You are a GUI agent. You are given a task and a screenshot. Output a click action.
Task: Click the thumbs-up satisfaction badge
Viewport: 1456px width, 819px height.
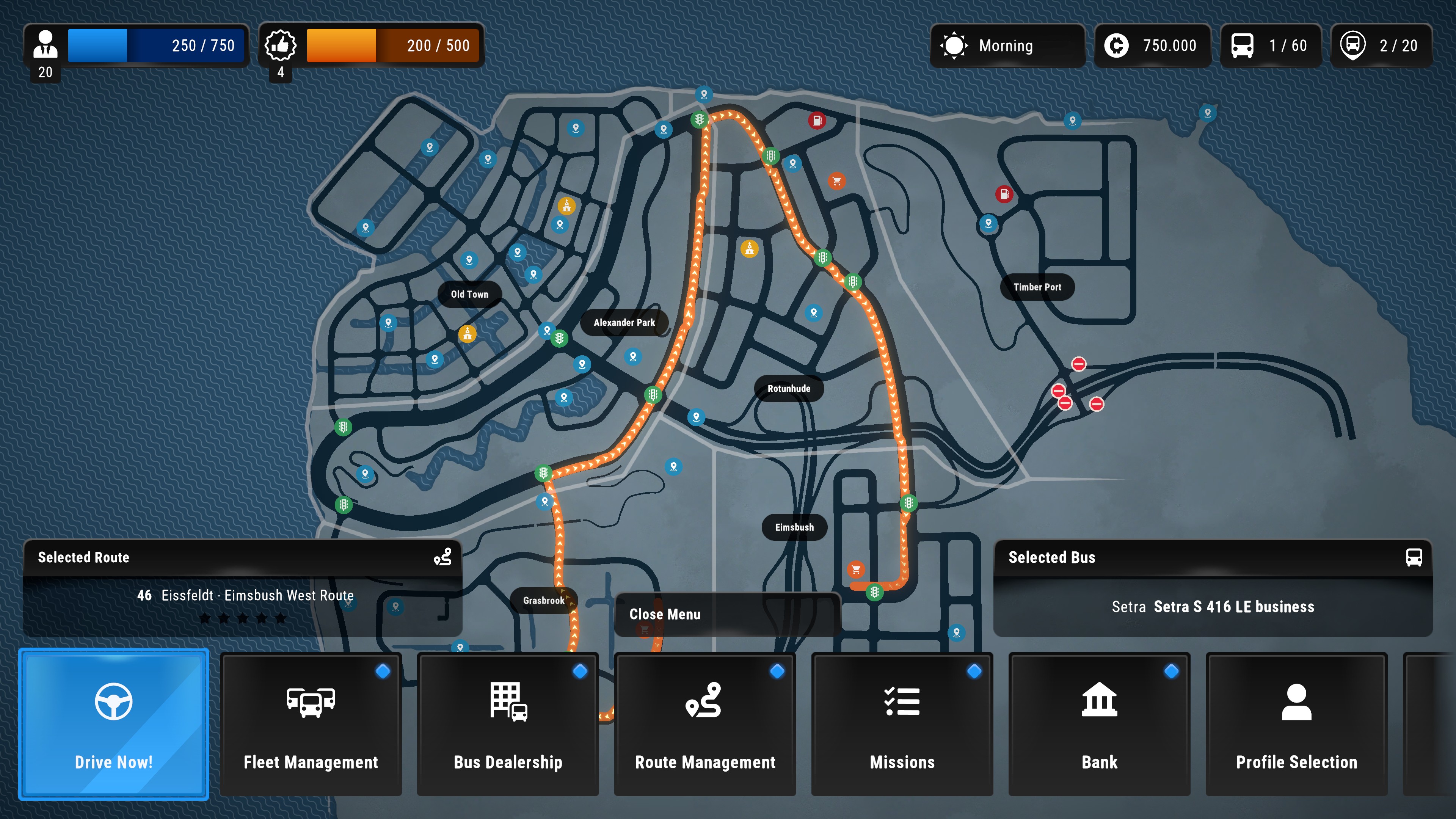pyautogui.click(x=281, y=46)
